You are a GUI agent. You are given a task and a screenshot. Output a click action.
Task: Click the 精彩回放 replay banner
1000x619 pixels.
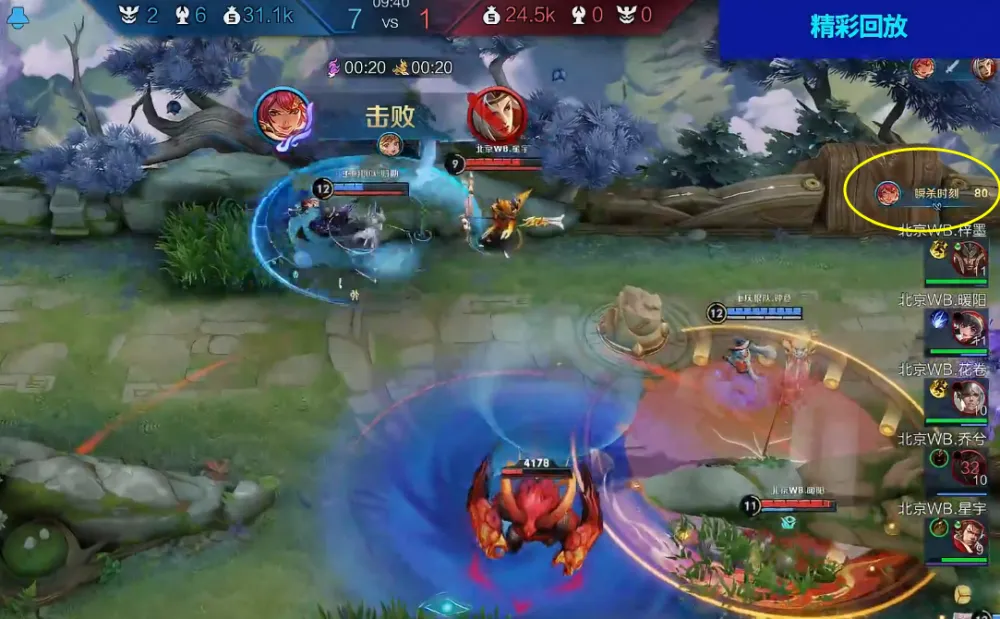click(x=858, y=28)
